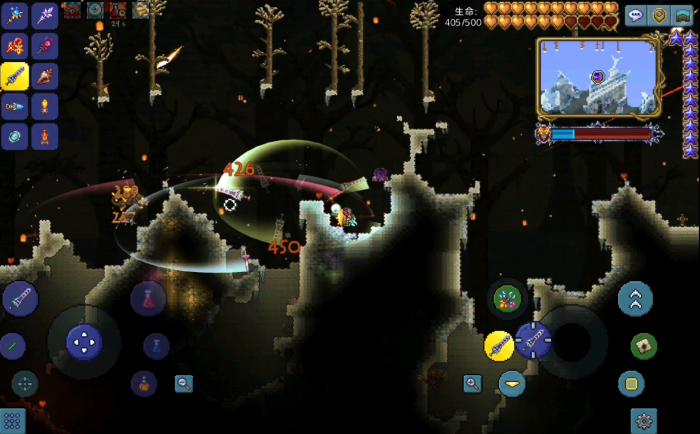
Task: Select the magic mirror hotbar slot
Action: click(15, 136)
